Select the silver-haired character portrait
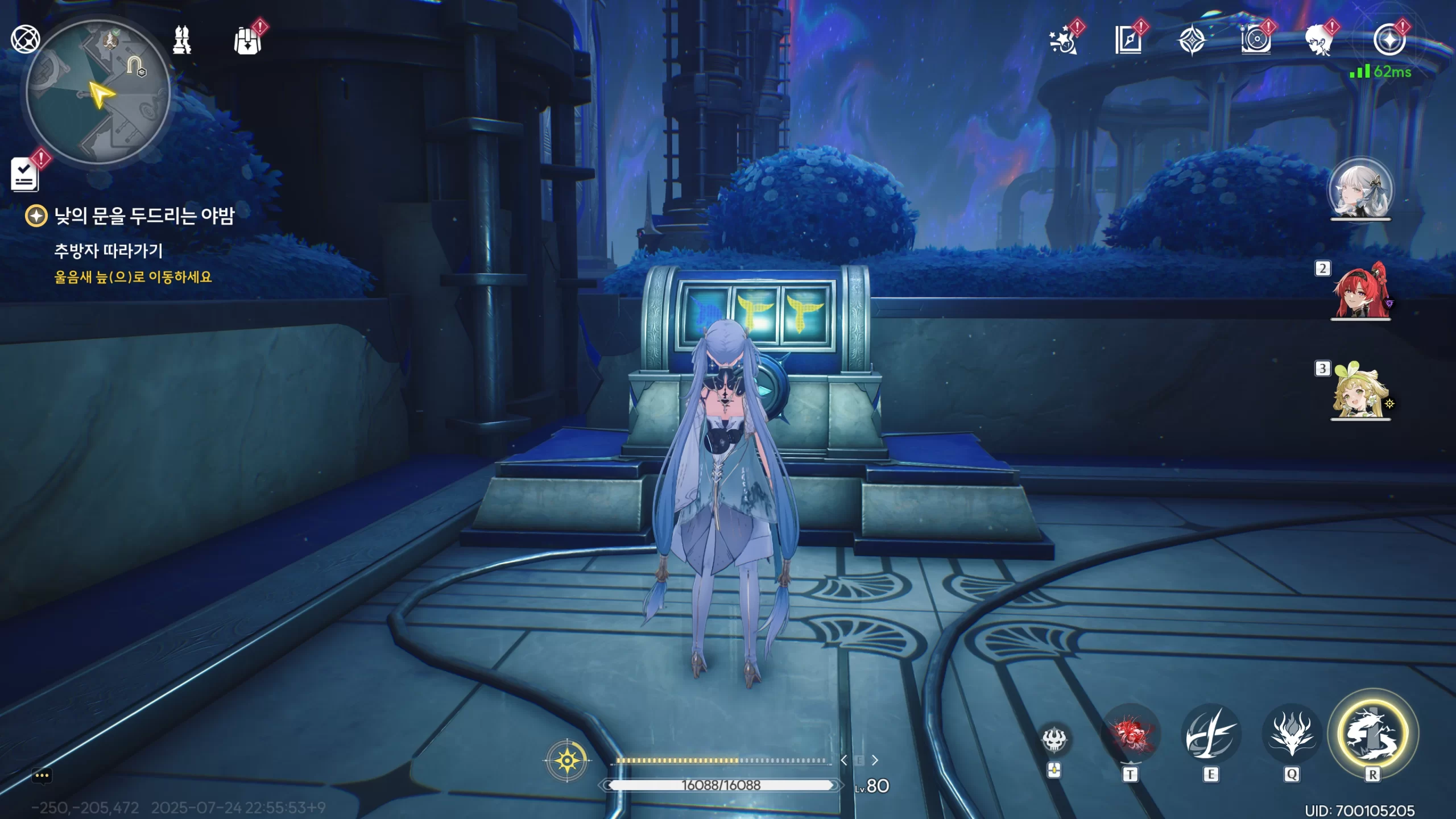The image size is (1456, 819). [x=1360, y=190]
